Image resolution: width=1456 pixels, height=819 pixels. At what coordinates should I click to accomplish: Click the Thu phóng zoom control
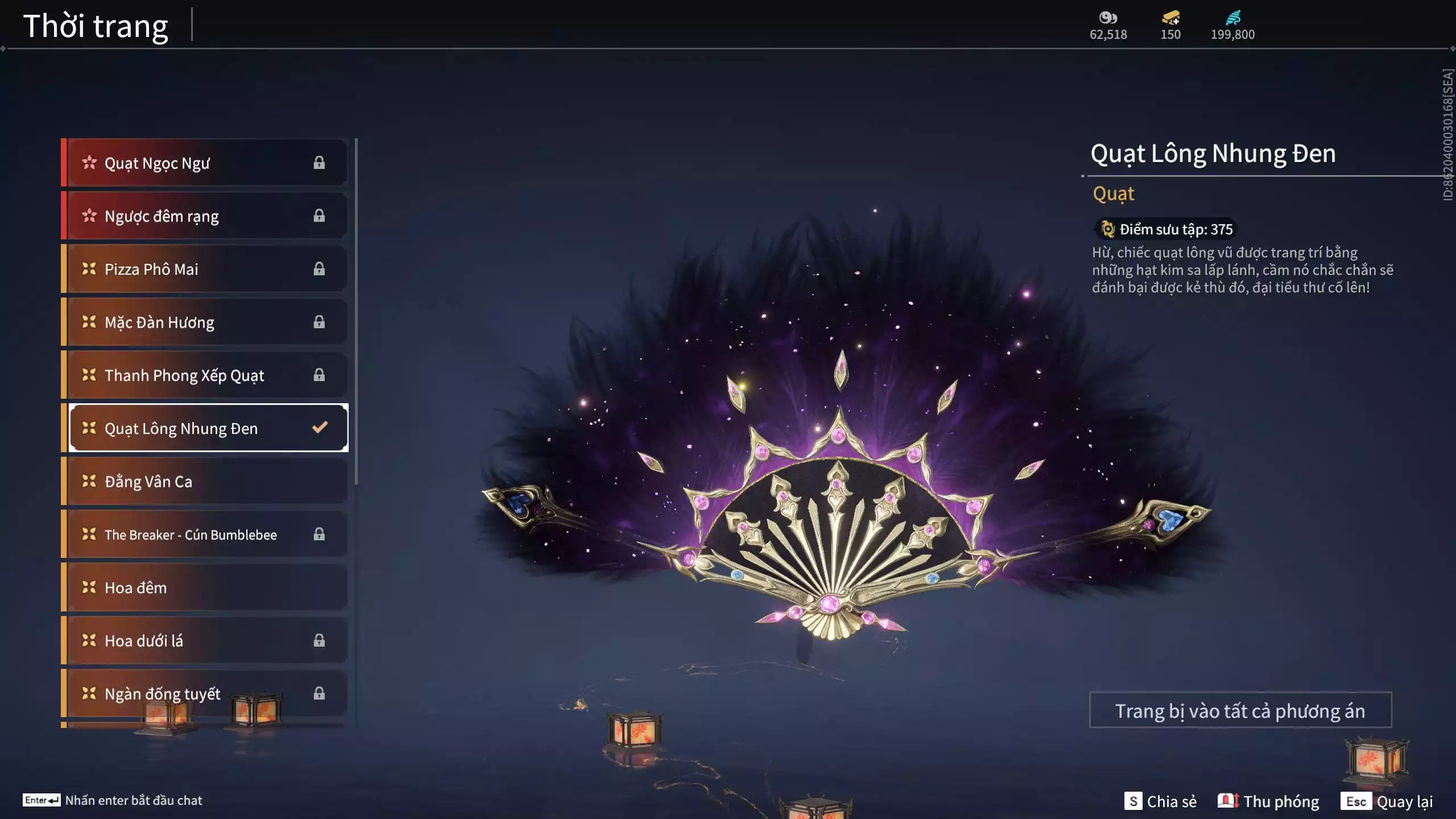pos(1268,801)
